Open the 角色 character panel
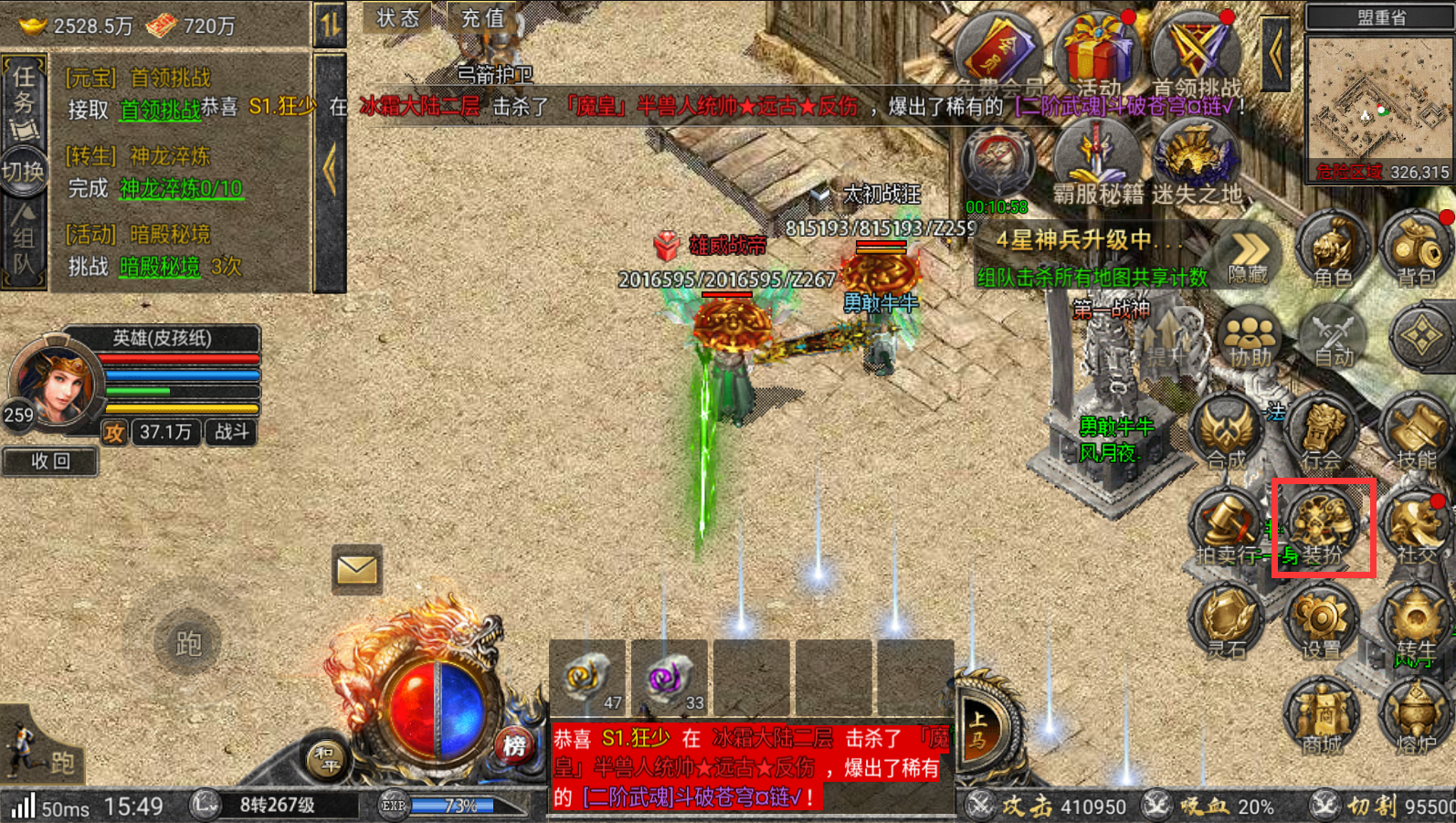The image size is (1456, 823). (1332, 251)
